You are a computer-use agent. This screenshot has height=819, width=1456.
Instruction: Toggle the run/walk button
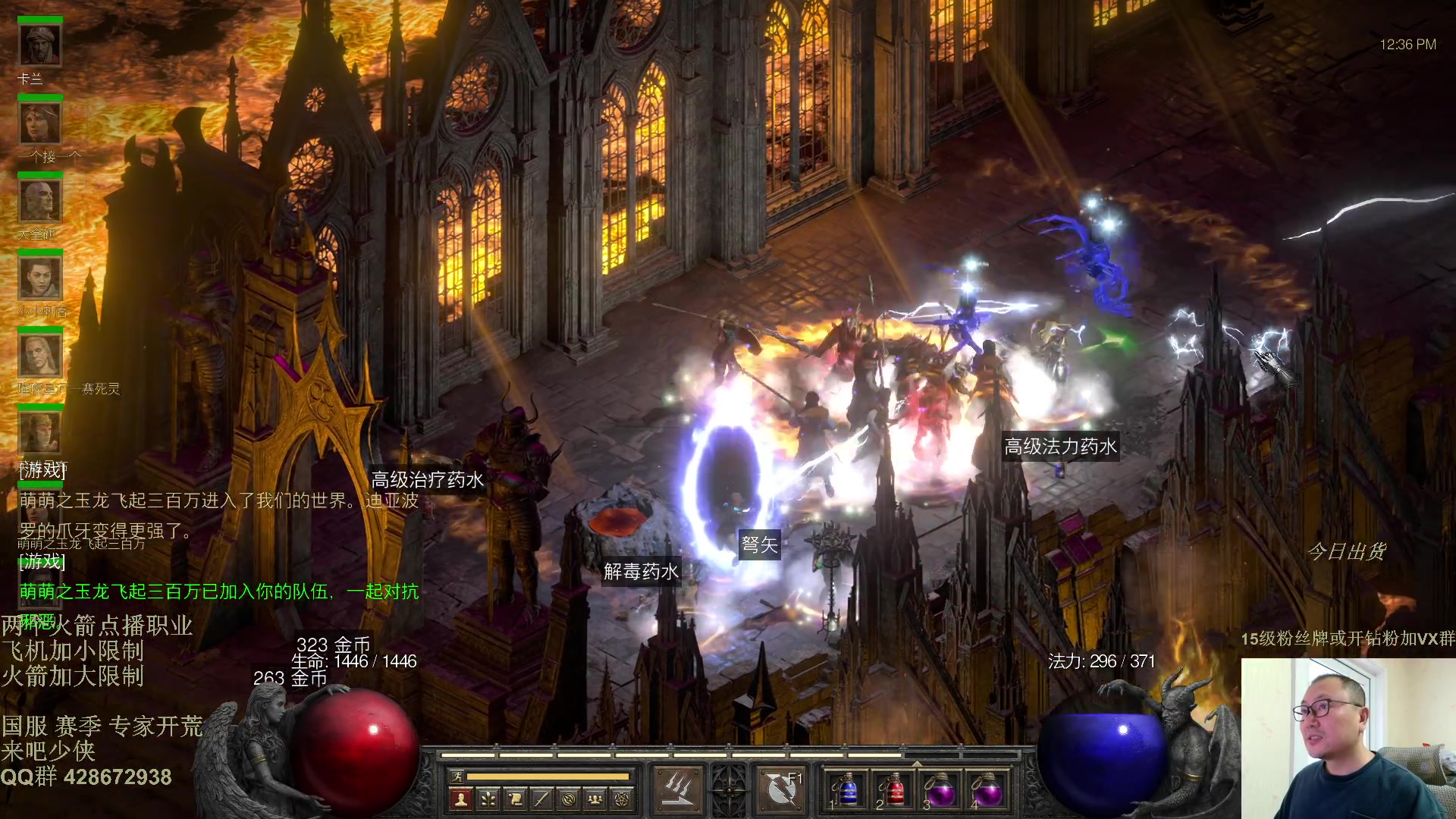click(457, 776)
